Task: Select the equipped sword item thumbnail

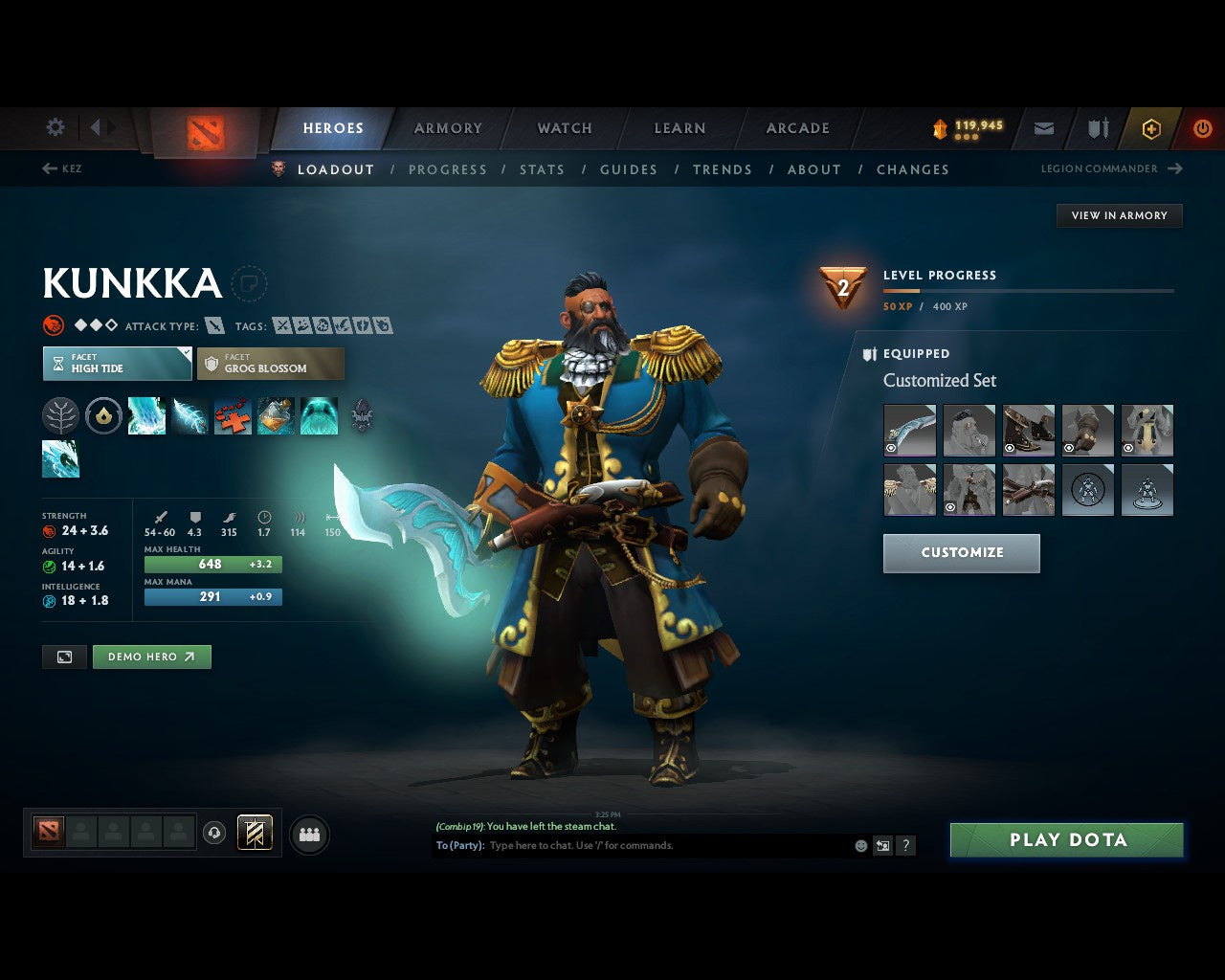Action: 909,429
